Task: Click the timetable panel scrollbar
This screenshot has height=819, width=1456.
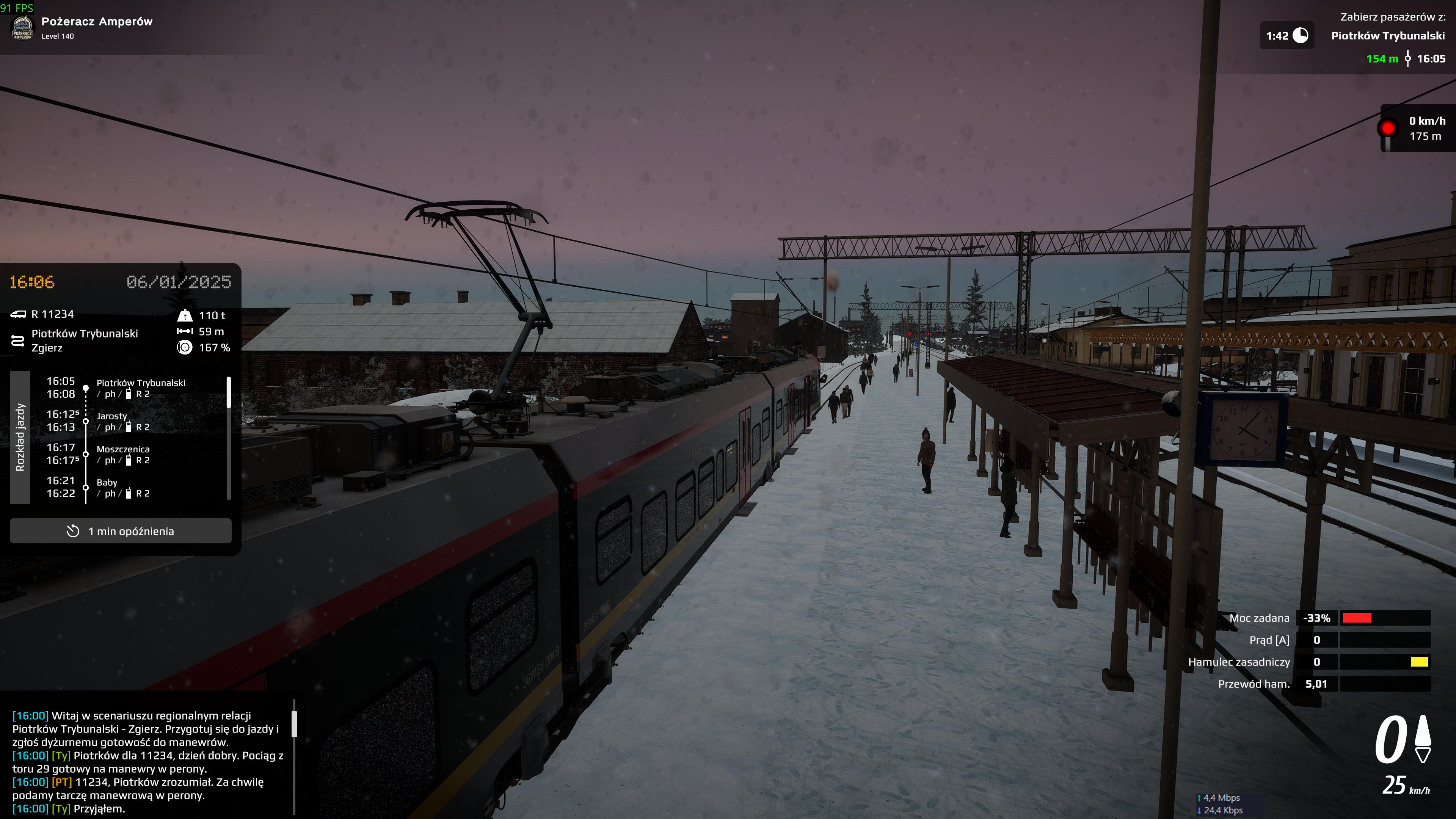Action: (x=228, y=392)
